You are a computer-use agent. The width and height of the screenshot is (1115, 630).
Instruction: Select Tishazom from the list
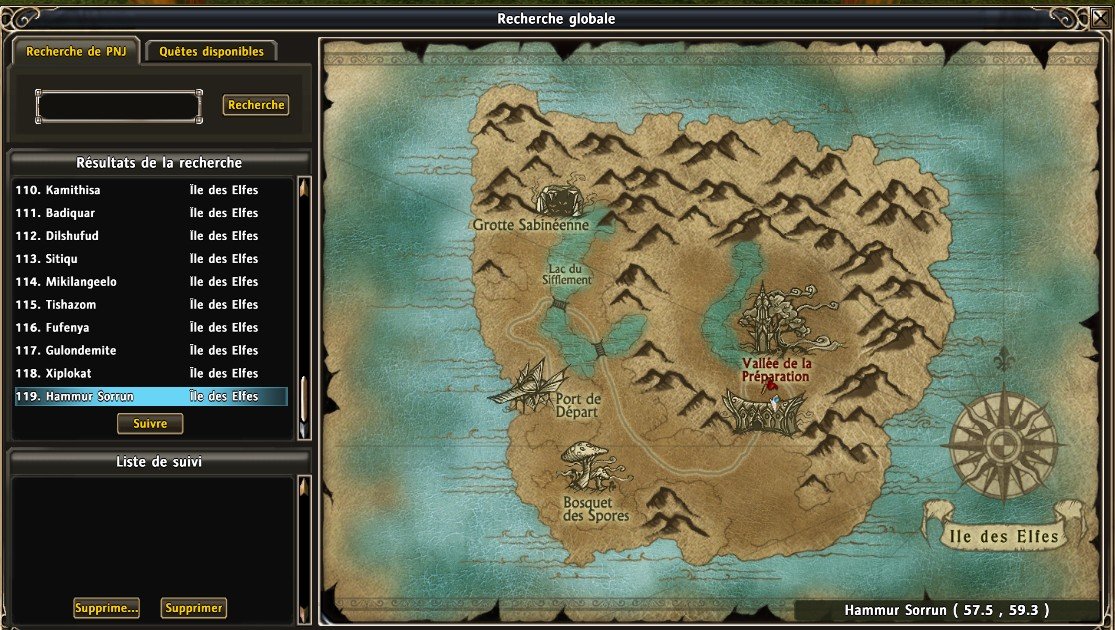[x=150, y=305]
